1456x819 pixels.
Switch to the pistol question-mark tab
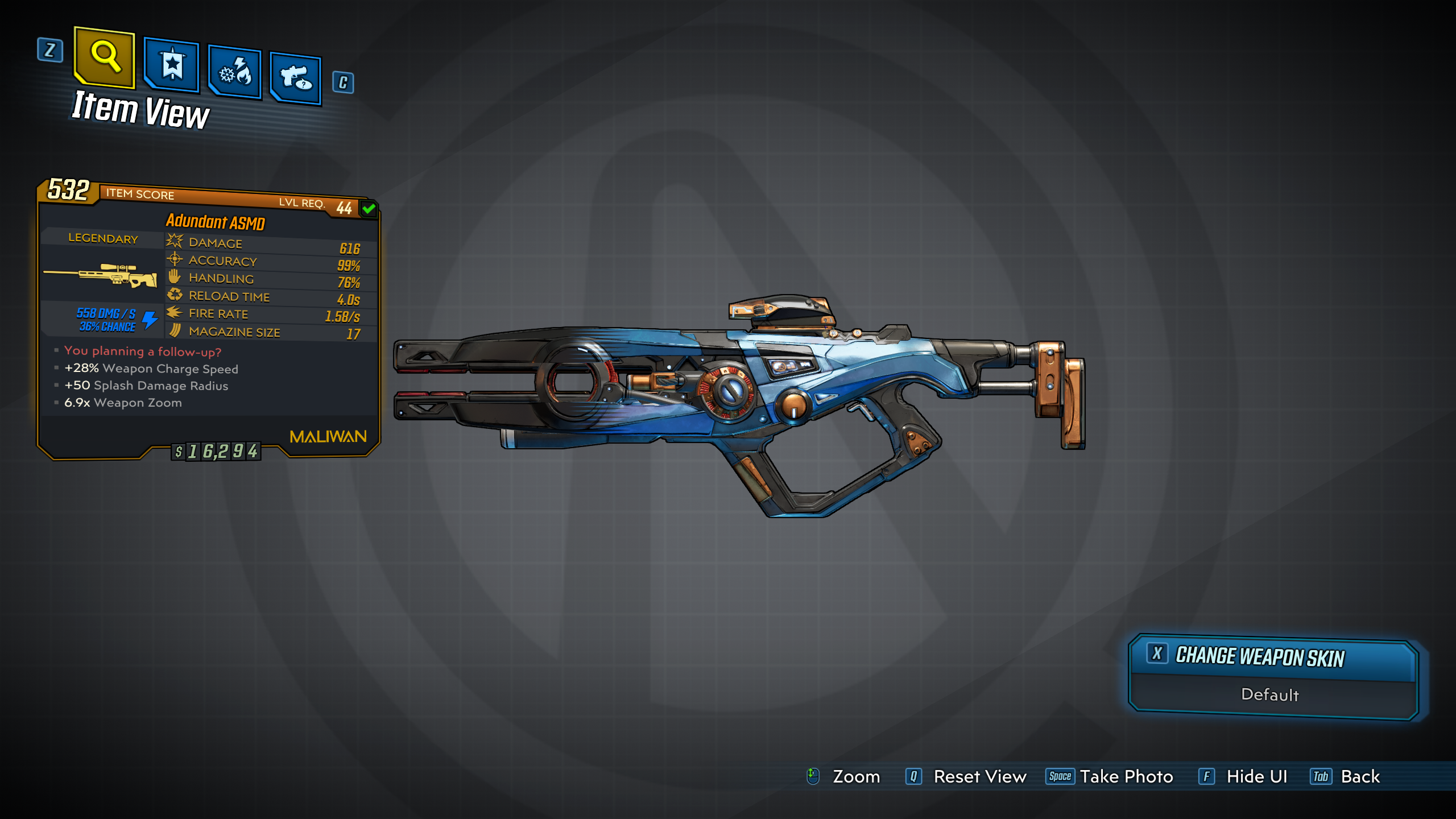tap(296, 78)
